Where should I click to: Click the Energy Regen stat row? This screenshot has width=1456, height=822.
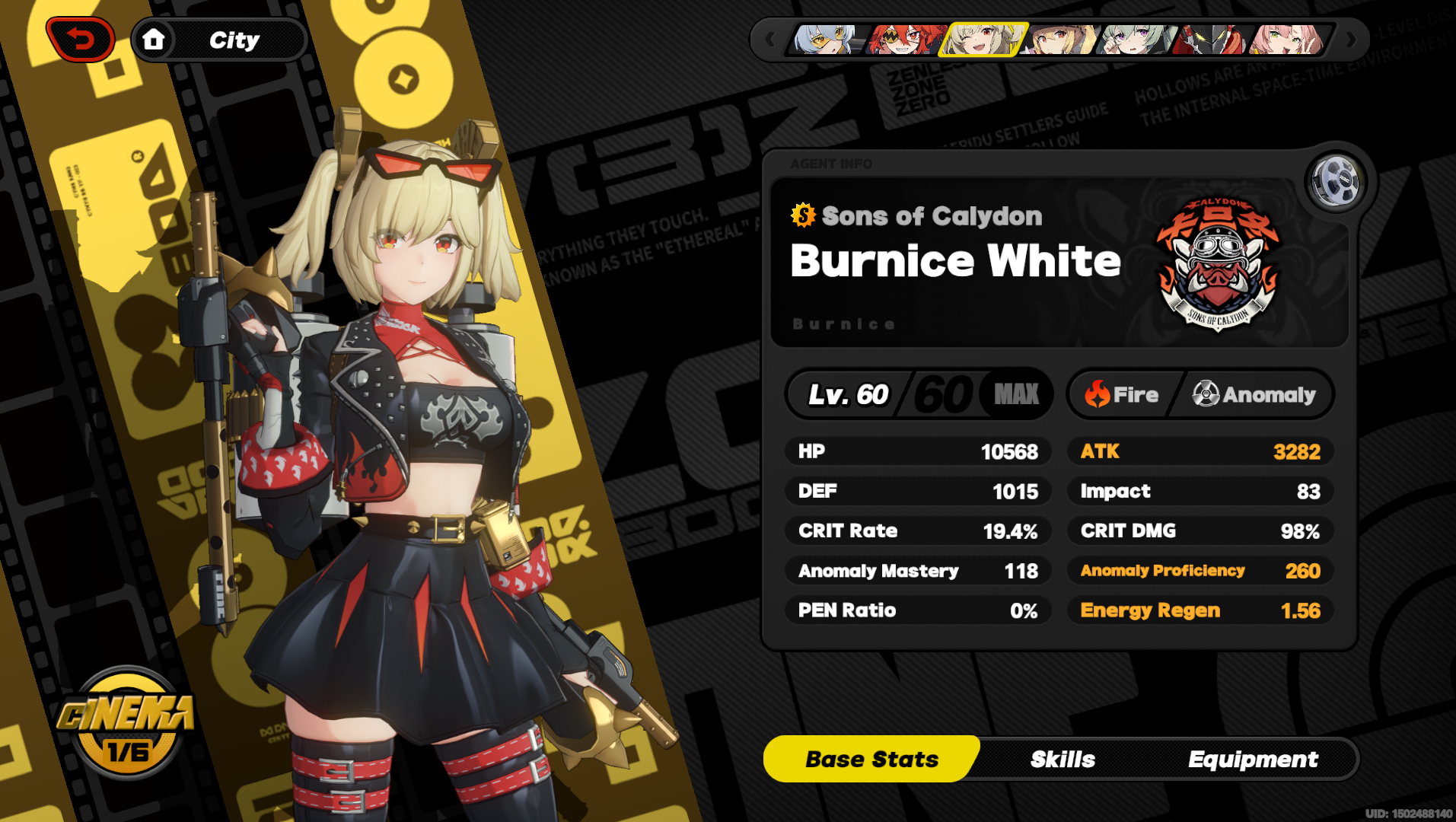[x=1200, y=610]
